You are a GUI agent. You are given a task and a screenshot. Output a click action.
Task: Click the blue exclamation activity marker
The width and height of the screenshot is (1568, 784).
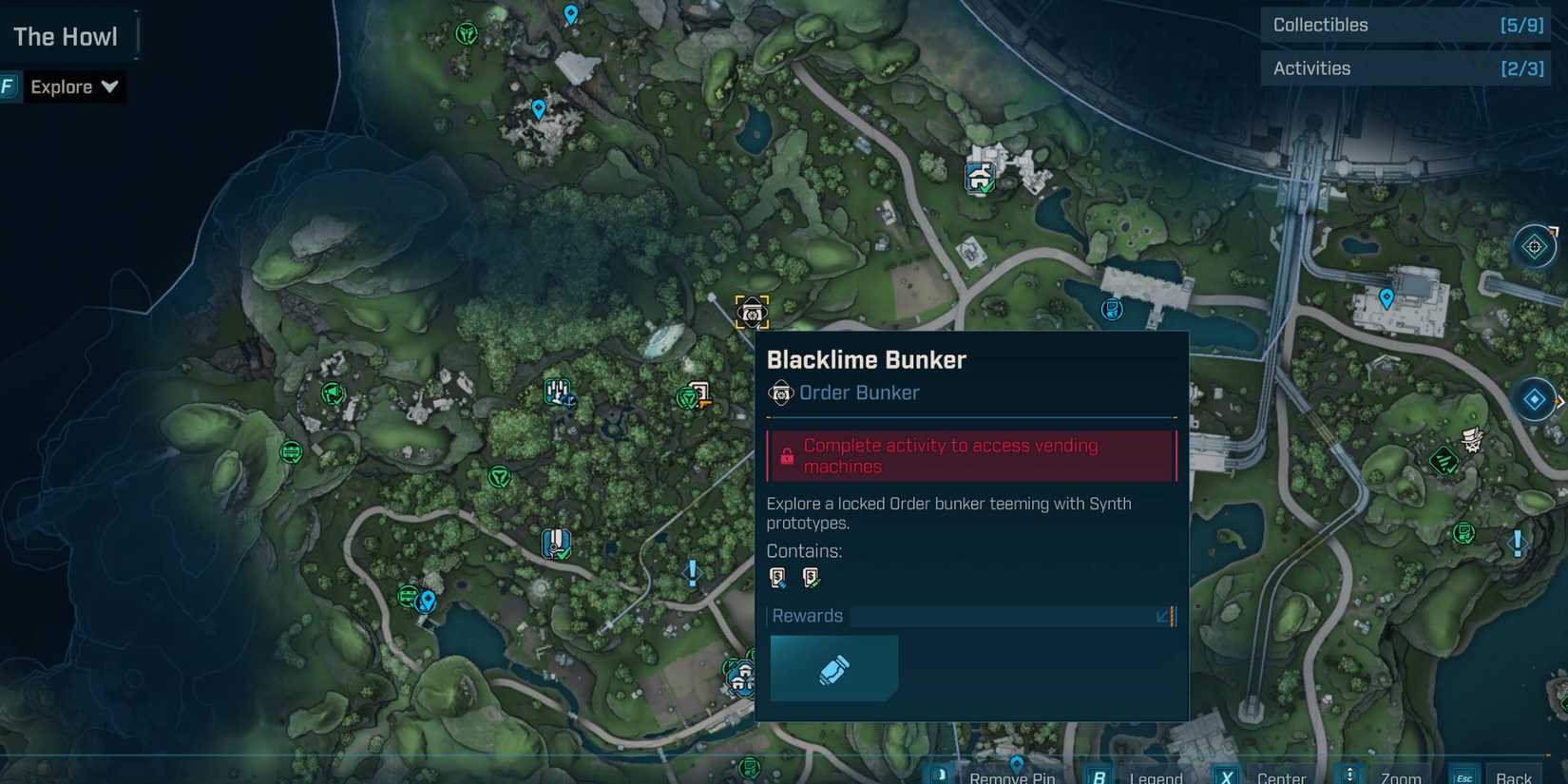click(x=691, y=572)
